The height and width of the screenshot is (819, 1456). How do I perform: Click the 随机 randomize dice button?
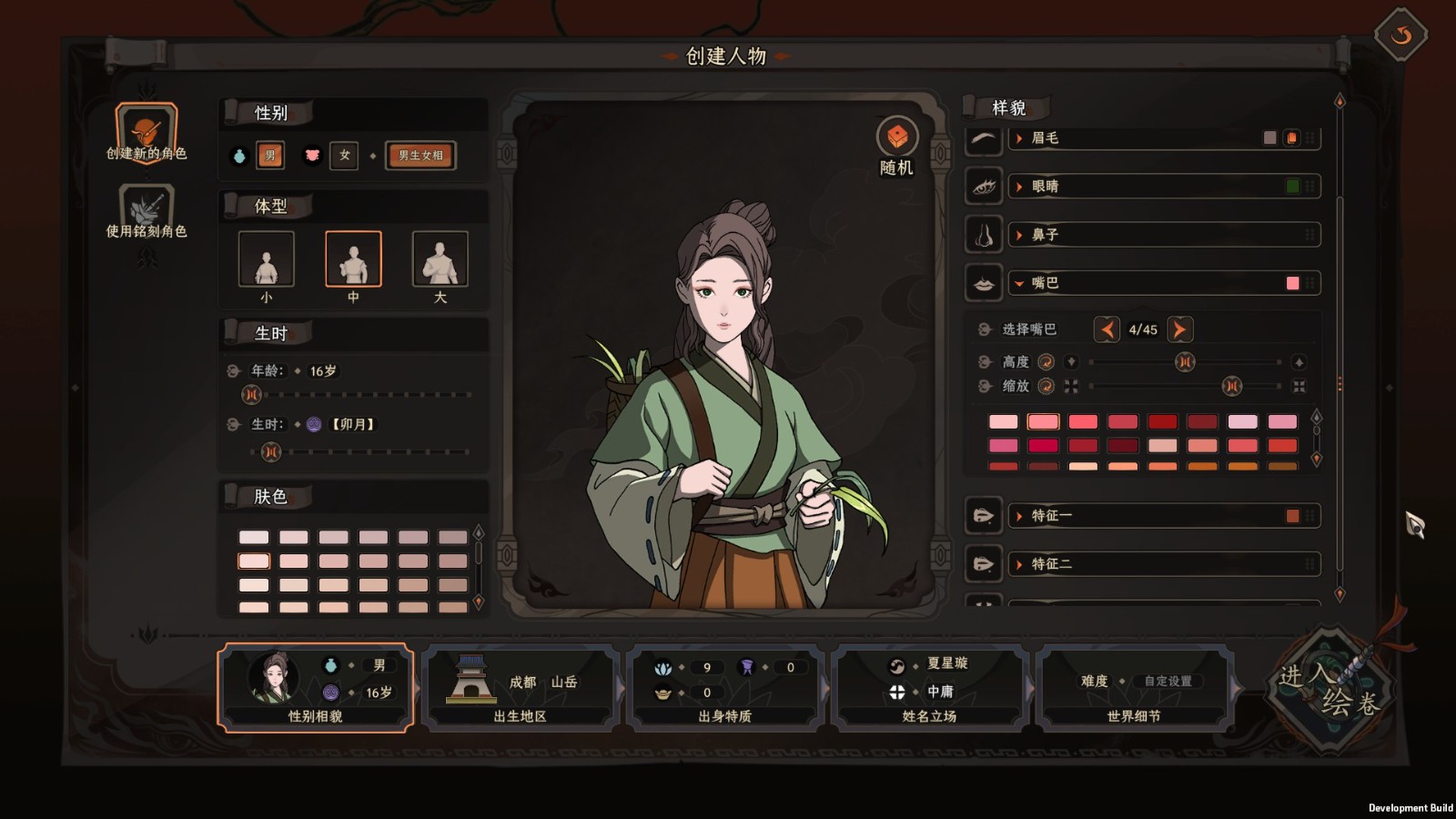click(897, 137)
